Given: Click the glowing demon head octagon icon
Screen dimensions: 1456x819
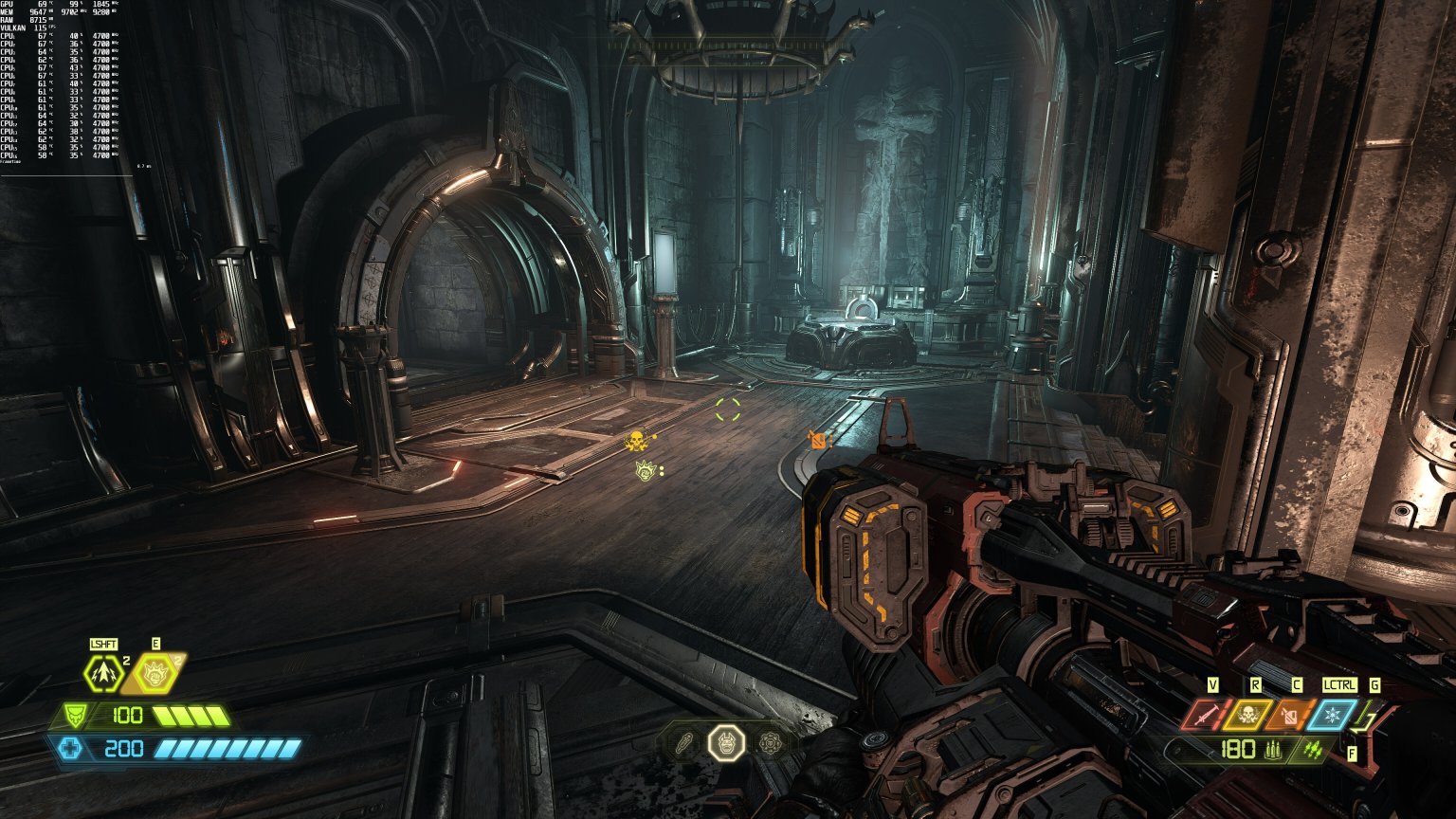Looking at the screenshot, I should [x=726, y=744].
